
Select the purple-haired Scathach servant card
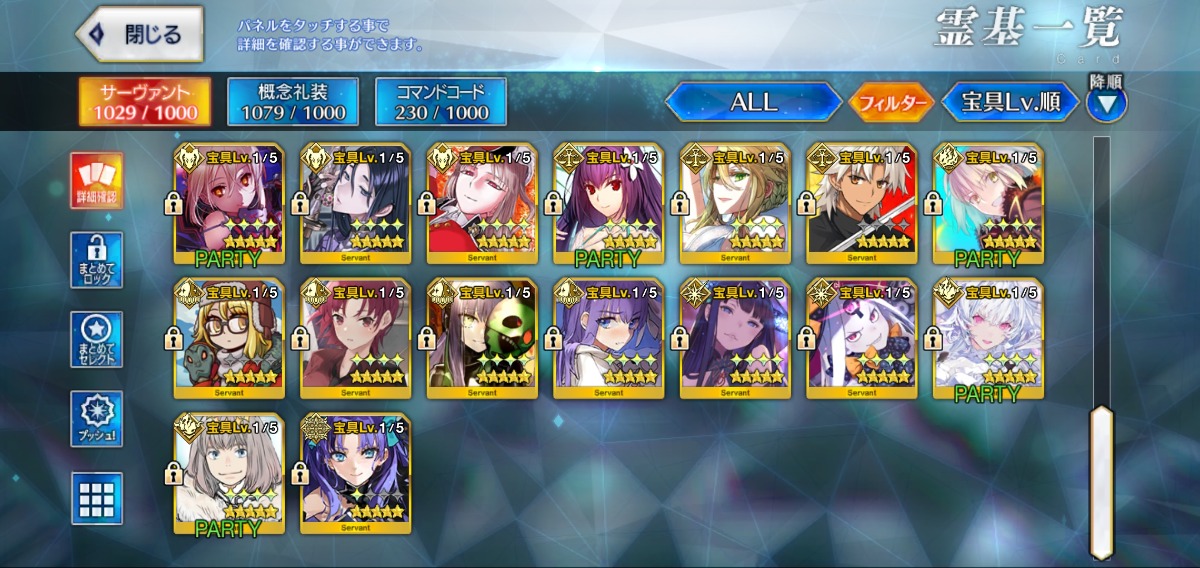coord(608,205)
